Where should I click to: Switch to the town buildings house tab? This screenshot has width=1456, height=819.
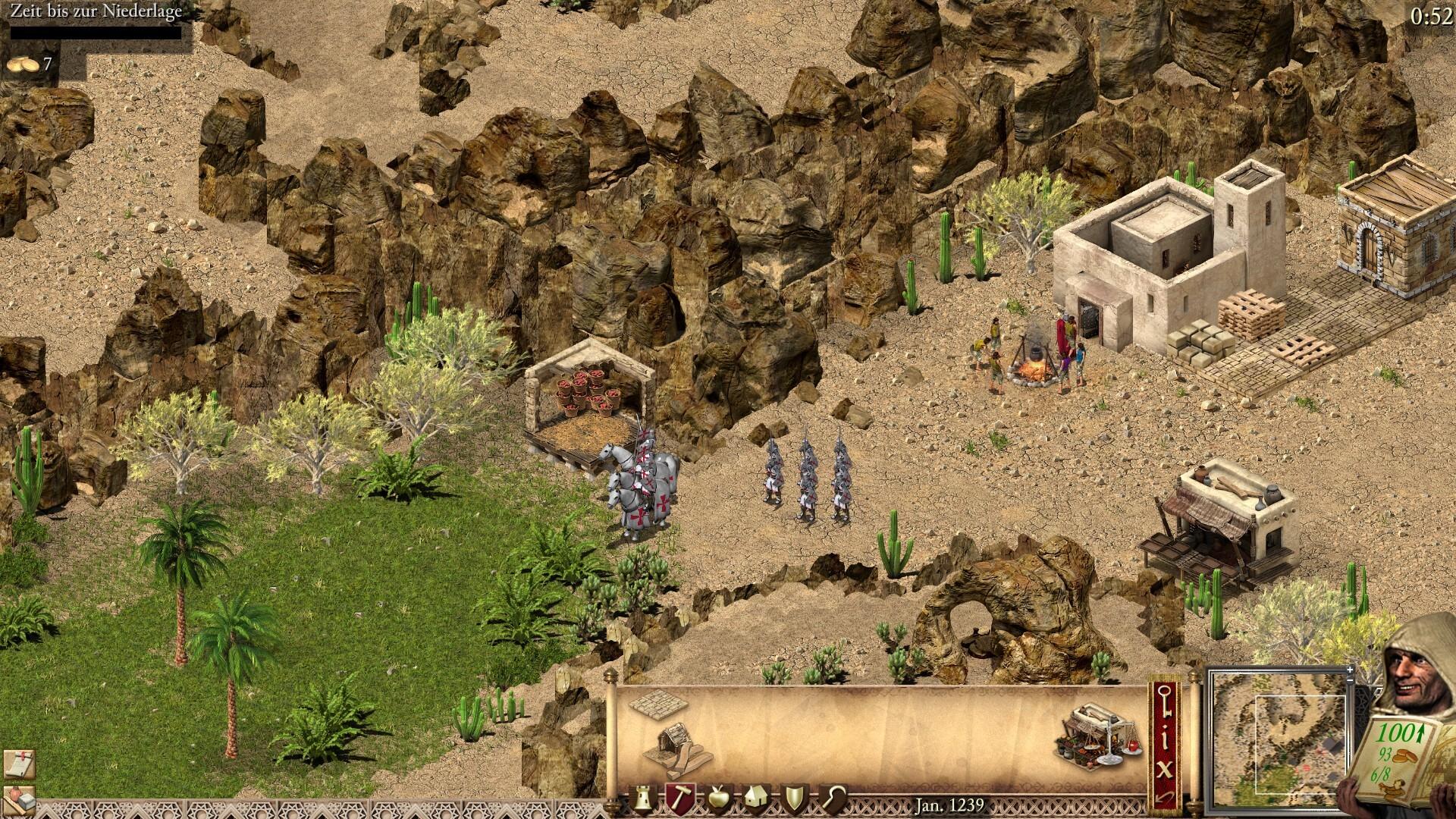tap(757, 795)
